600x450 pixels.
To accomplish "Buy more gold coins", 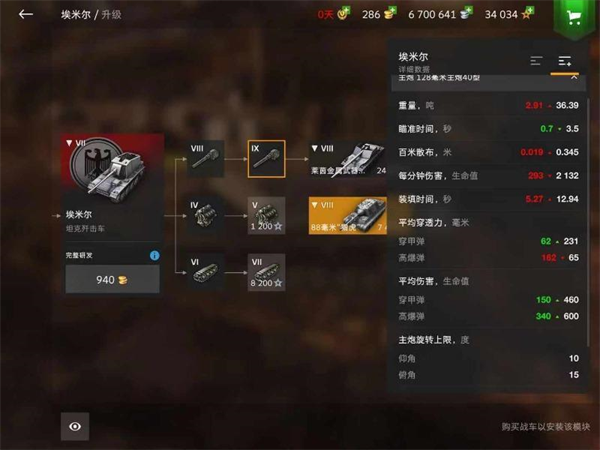I will [x=390, y=14].
